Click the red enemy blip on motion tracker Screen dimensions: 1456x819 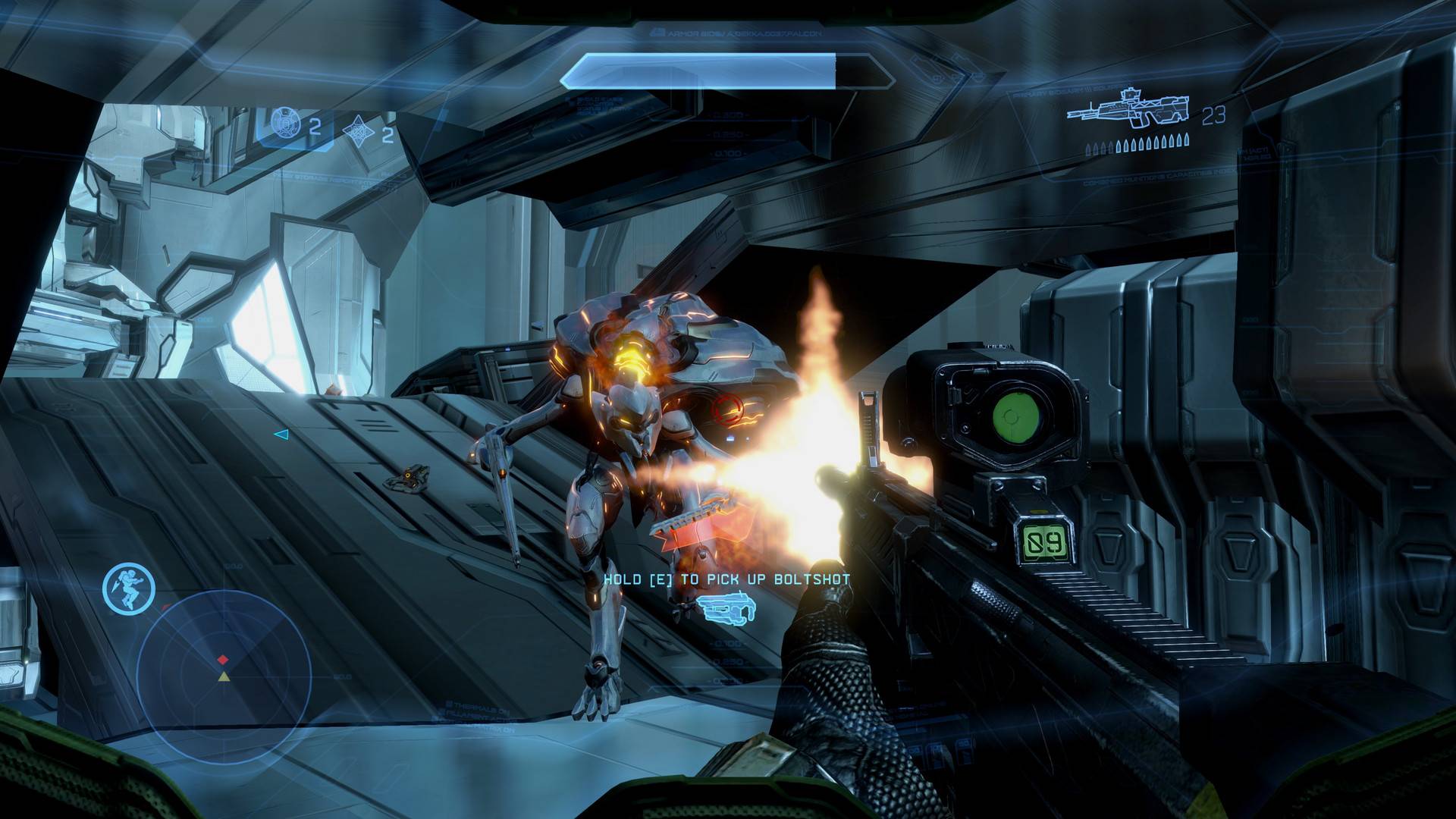223,659
